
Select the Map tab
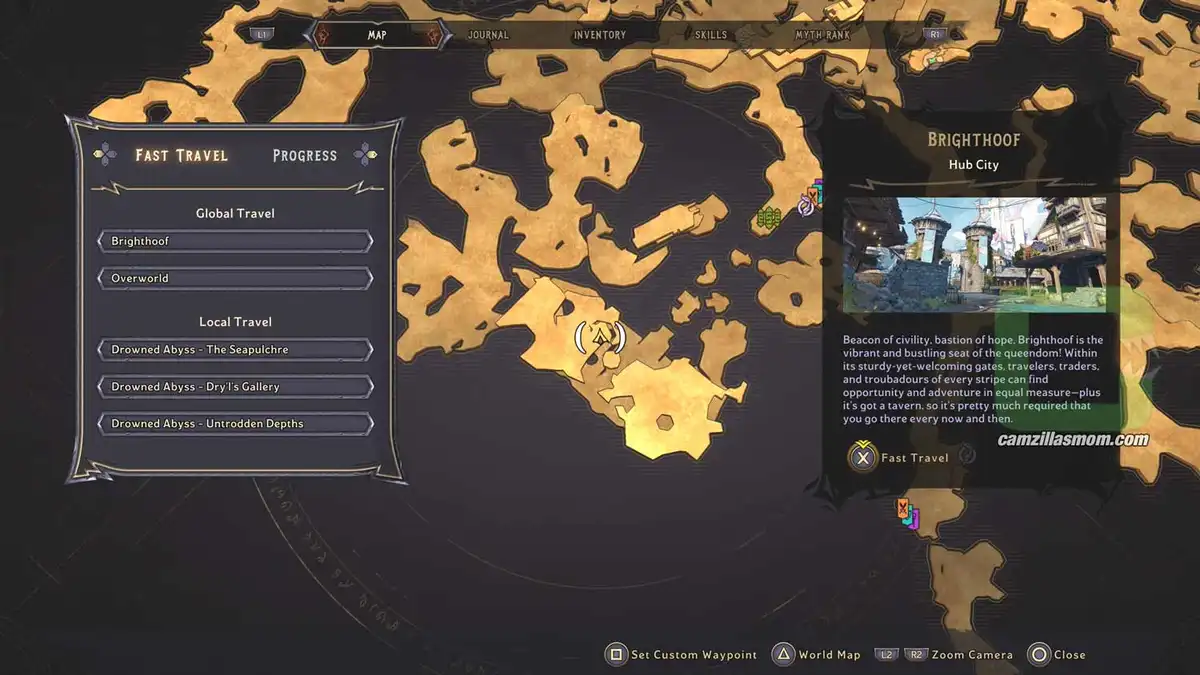(x=377, y=35)
